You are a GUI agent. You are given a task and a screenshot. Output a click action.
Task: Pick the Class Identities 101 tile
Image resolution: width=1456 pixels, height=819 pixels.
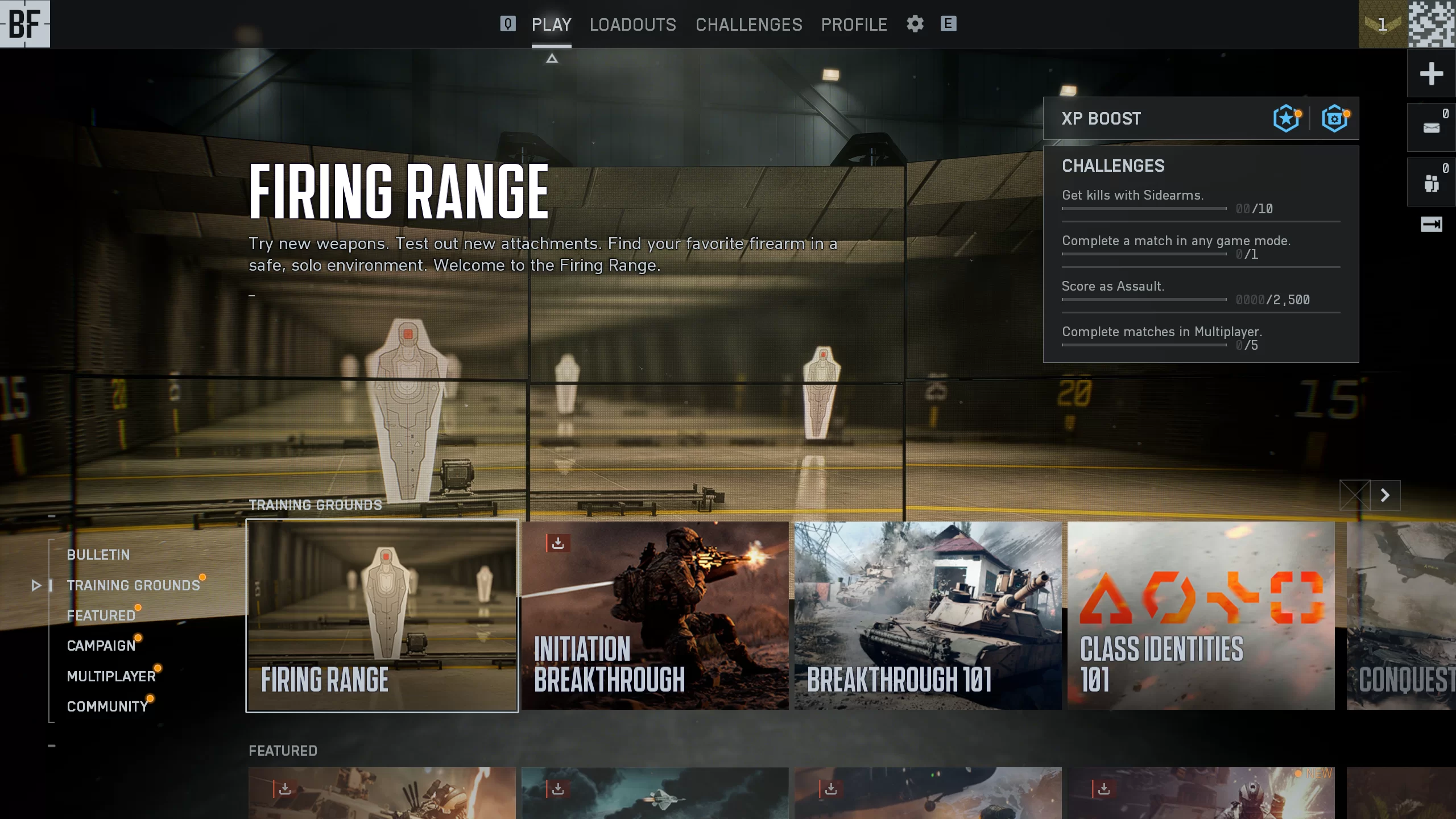(x=1201, y=615)
